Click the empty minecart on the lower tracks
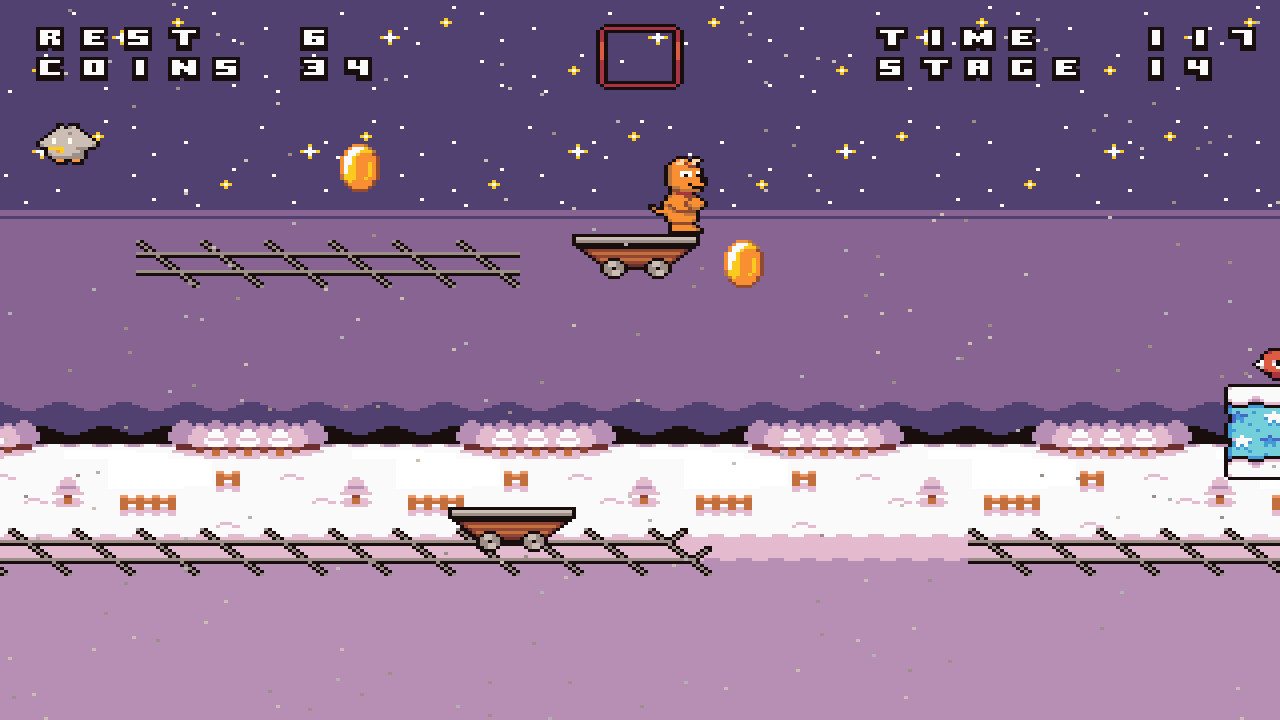Viewport: 1280px width, 720px height. click(512, 520)
